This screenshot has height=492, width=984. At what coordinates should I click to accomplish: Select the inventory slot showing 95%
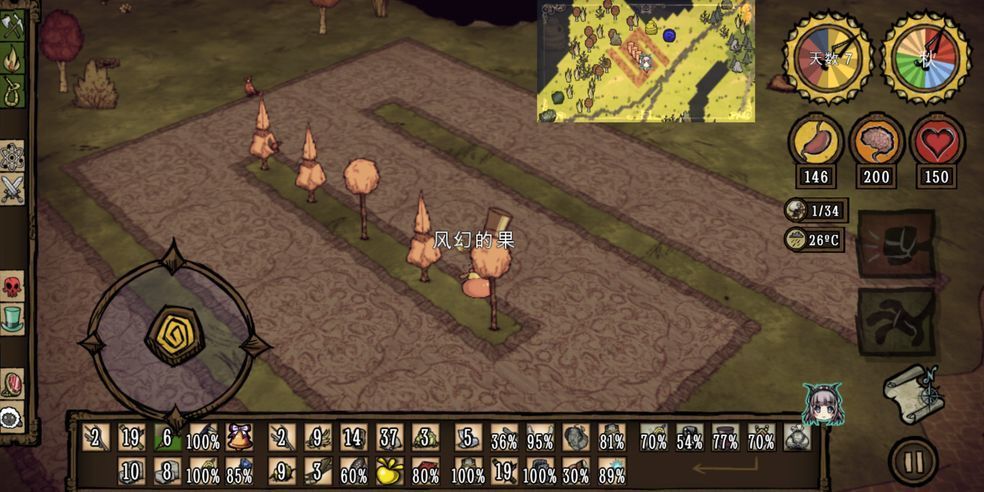[x=540, y=438]
